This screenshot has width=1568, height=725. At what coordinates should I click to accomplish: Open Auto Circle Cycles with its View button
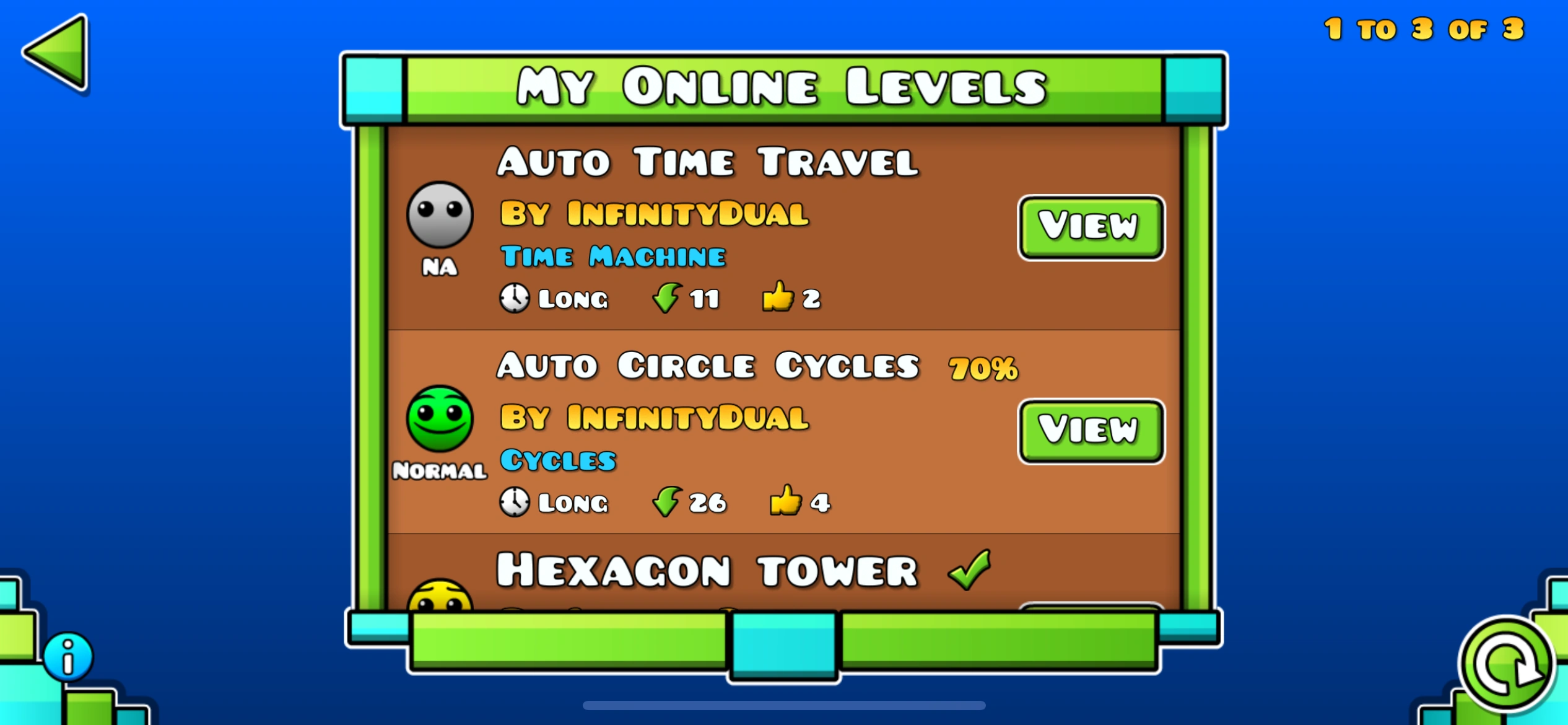(x=1091, y=431)
